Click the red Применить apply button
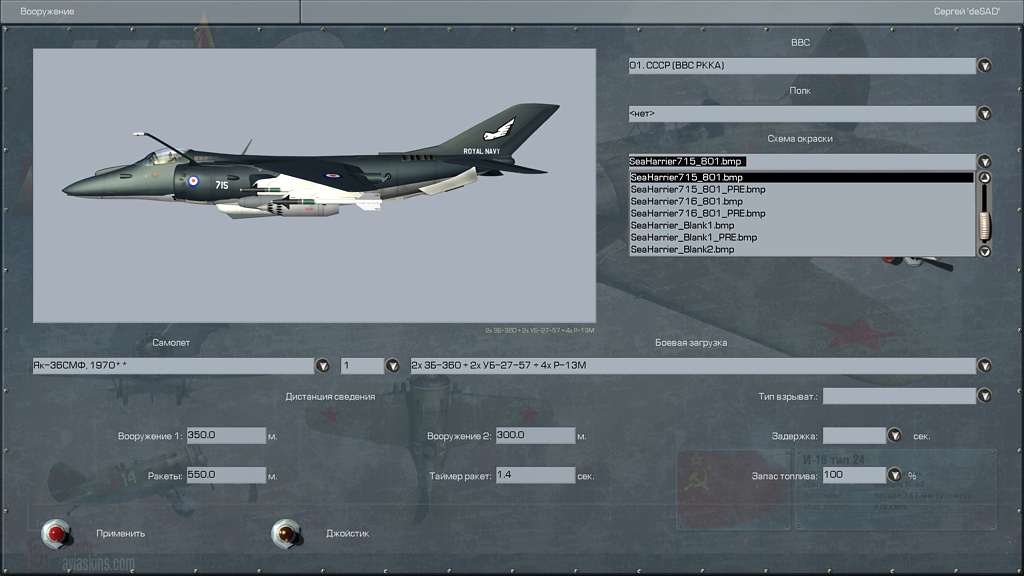This screenshot has width=1024, height=576. coord(57,533)
